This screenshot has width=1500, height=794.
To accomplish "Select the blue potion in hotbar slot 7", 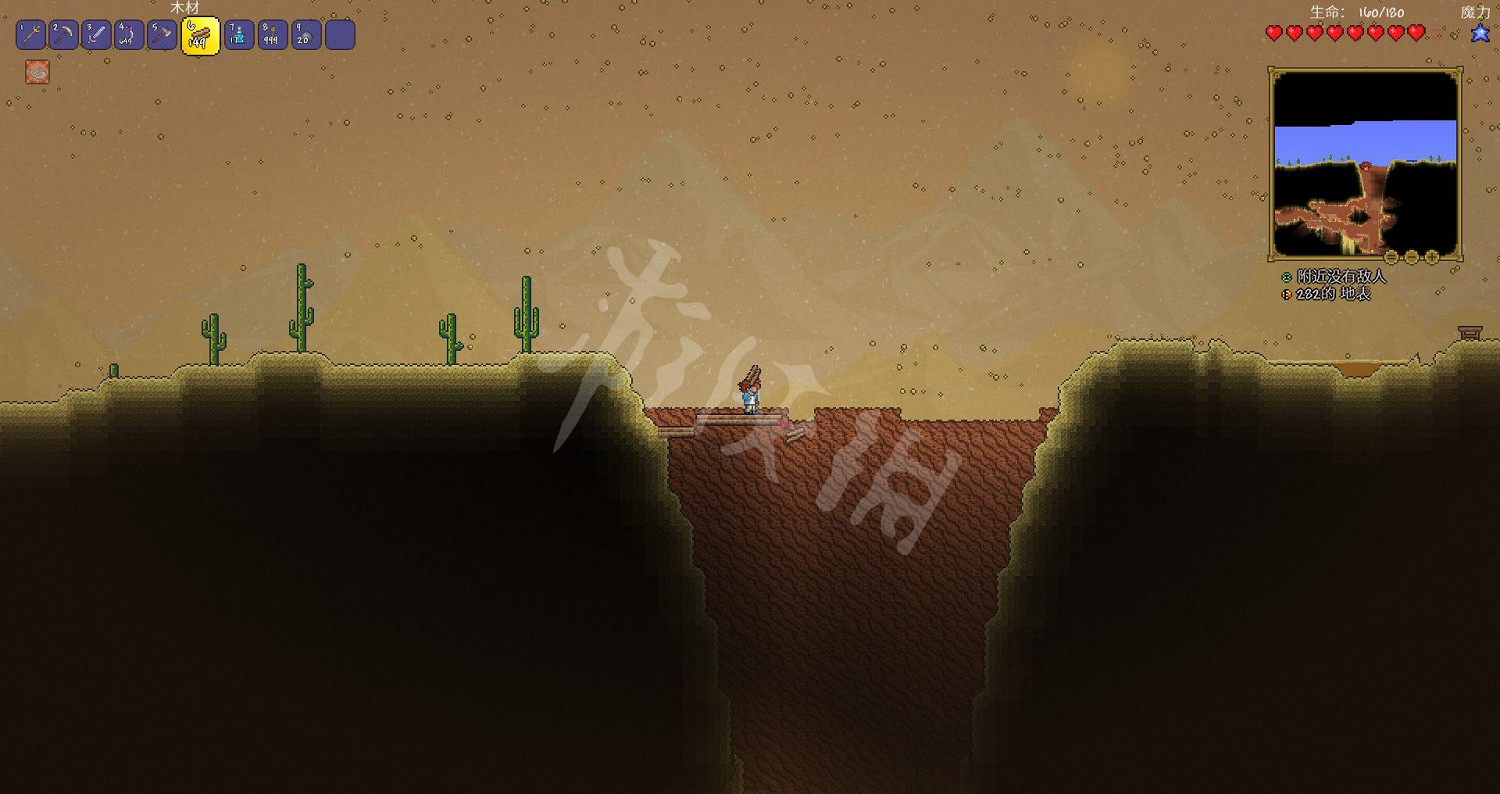I will [238, 33].
